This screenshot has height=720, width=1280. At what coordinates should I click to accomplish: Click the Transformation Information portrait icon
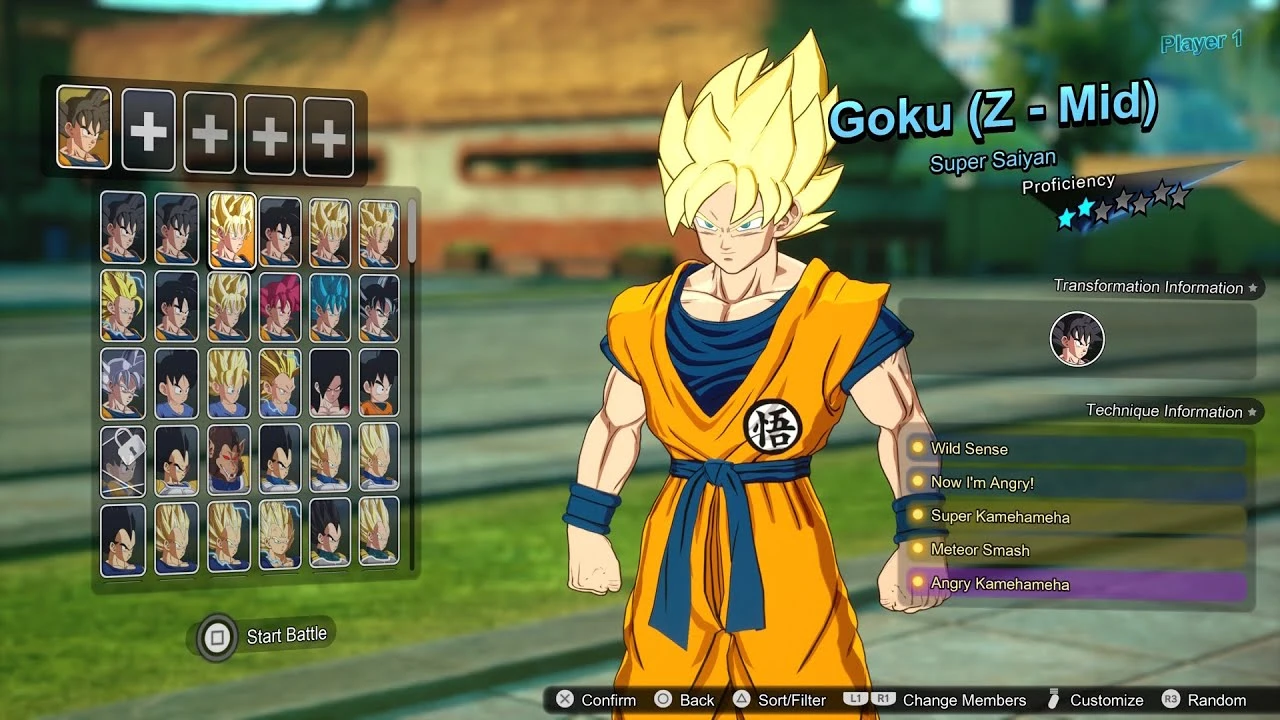click(x=1076, y=339)
